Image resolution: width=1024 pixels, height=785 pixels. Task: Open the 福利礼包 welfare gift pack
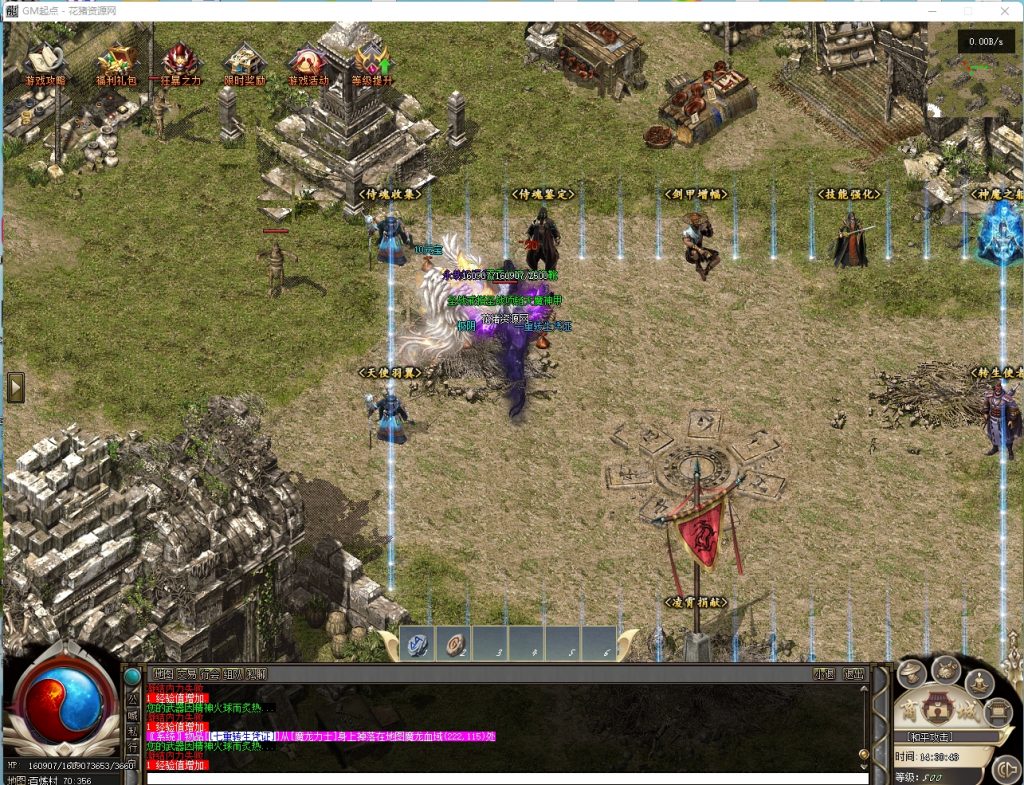[x=116, y=62]
